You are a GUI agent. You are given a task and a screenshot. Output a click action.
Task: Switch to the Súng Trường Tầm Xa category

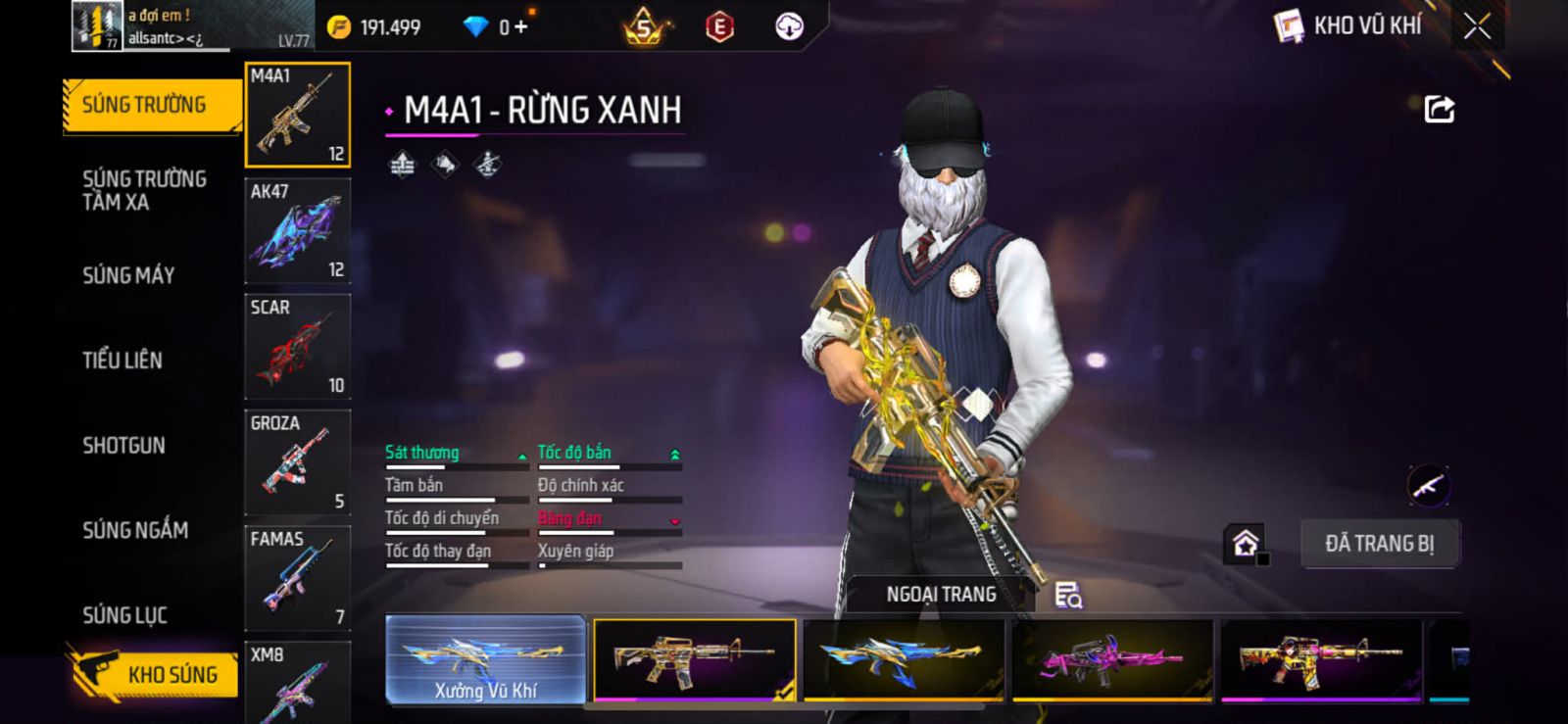(x=143, y=190)
